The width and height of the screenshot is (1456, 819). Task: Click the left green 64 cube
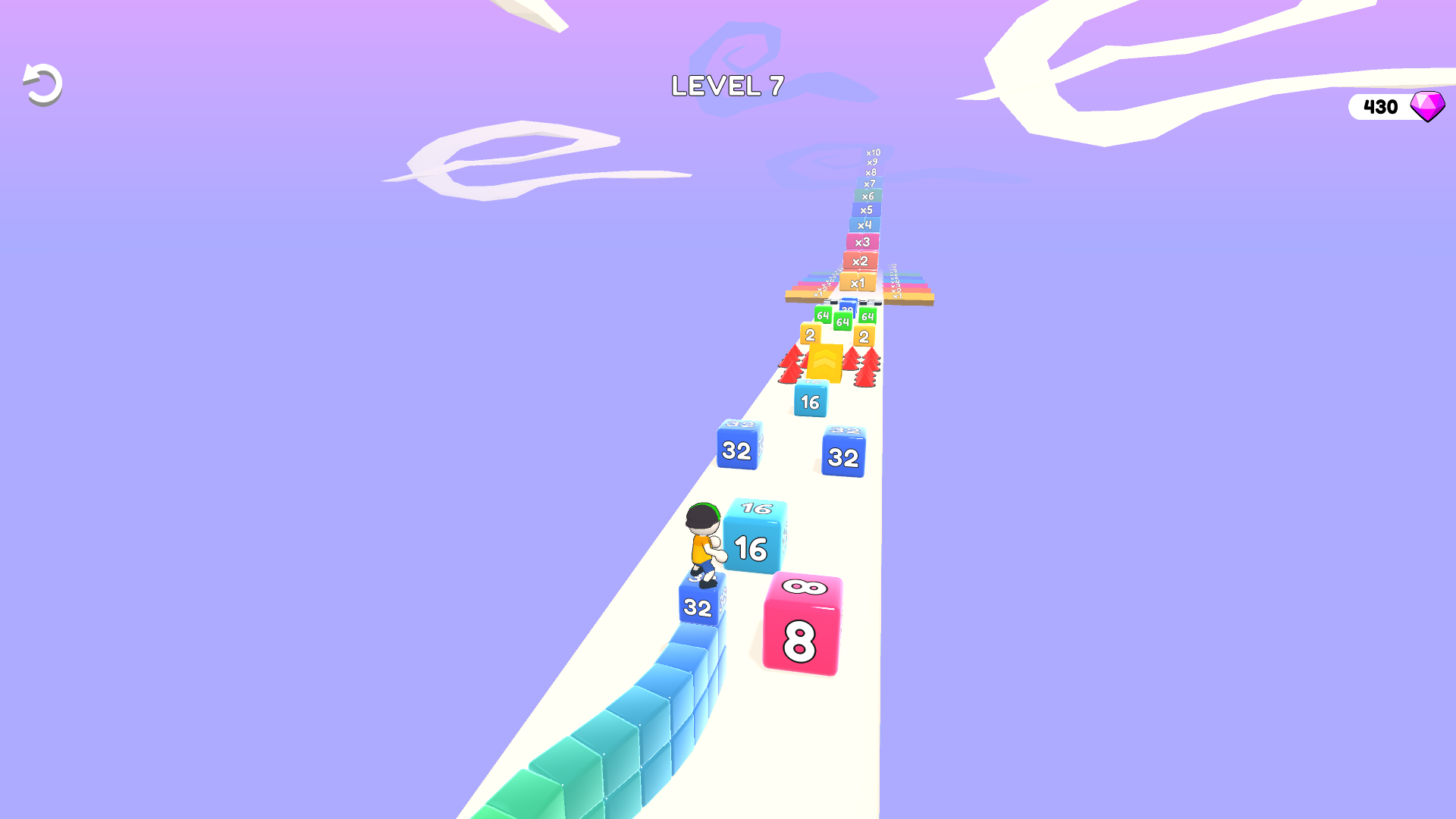tap(823, 315)
